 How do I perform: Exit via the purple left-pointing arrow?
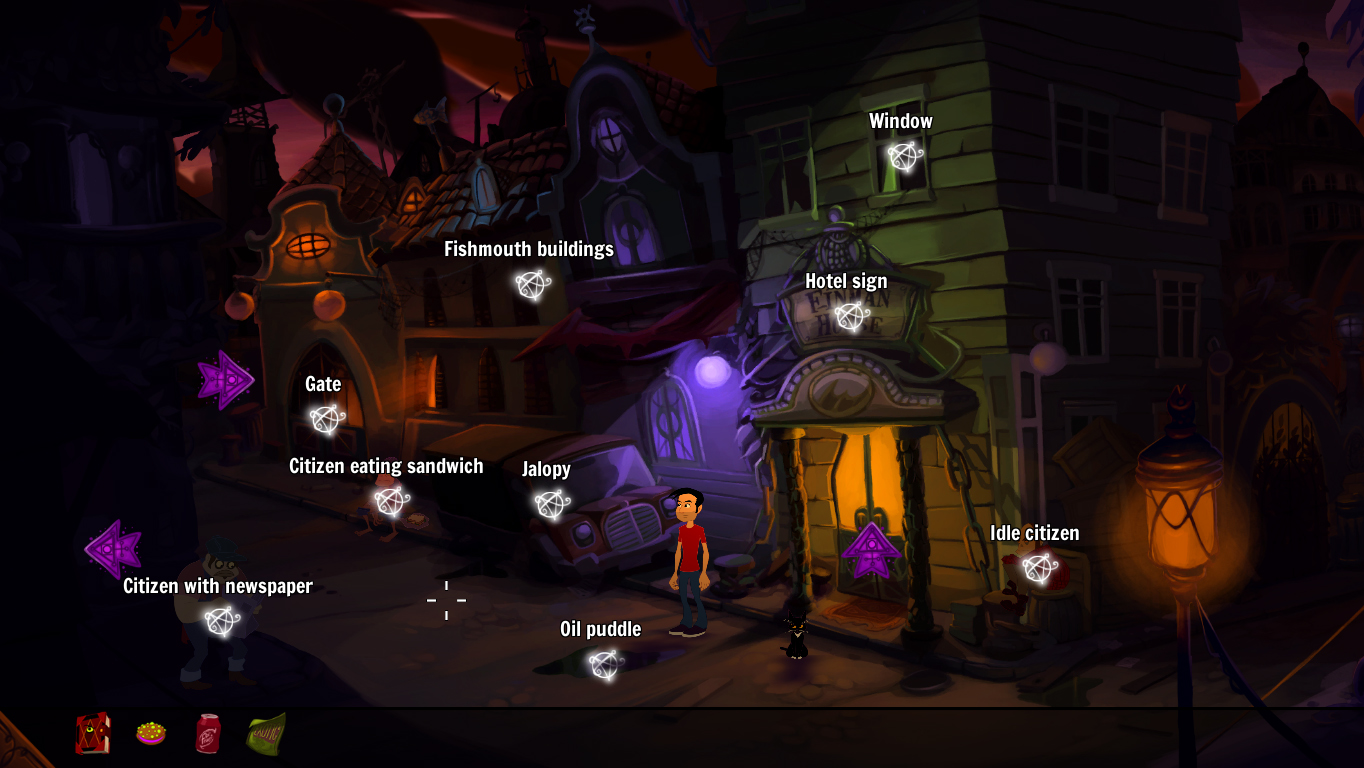pyautogui.click(x=113, y=549)
